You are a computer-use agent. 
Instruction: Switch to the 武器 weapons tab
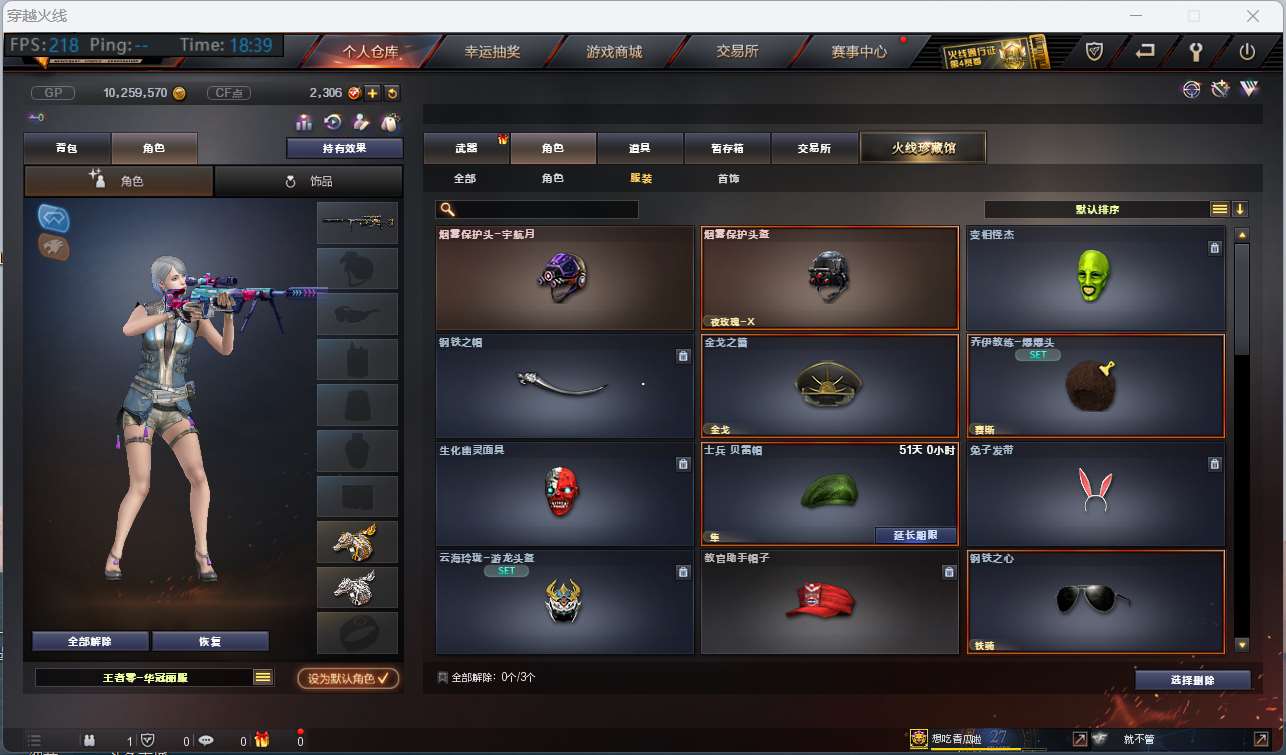click(466, 148)
